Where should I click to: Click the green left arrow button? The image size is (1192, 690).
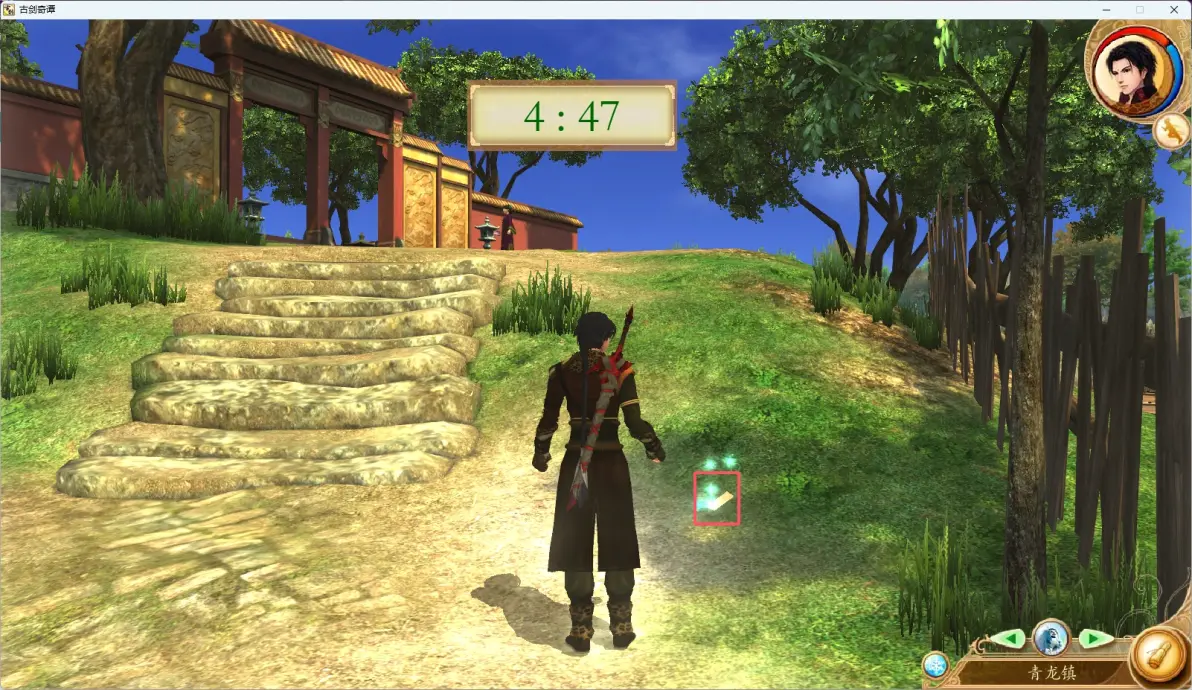(x=1010, y=638)
